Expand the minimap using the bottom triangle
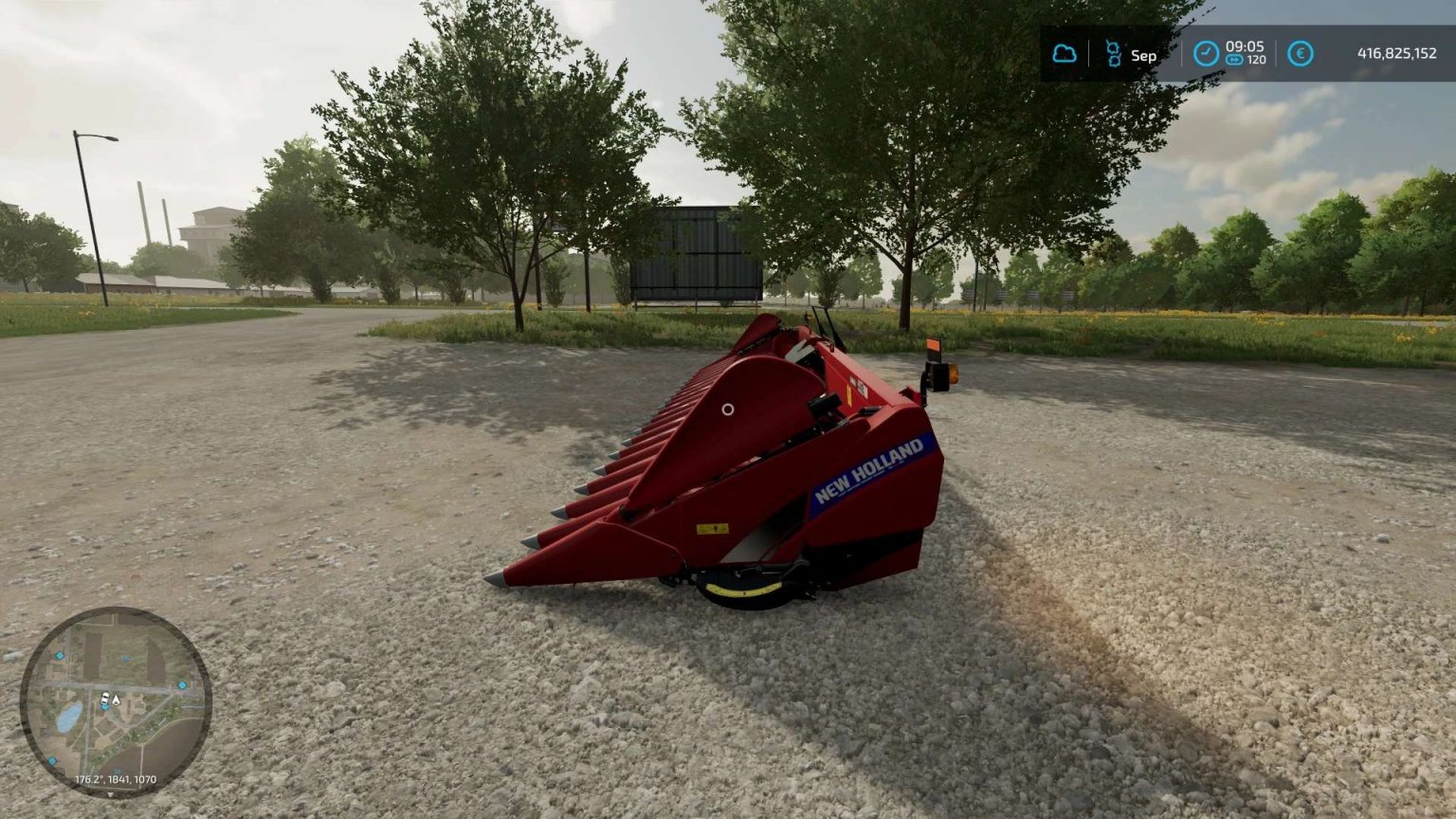 point(111,795)
